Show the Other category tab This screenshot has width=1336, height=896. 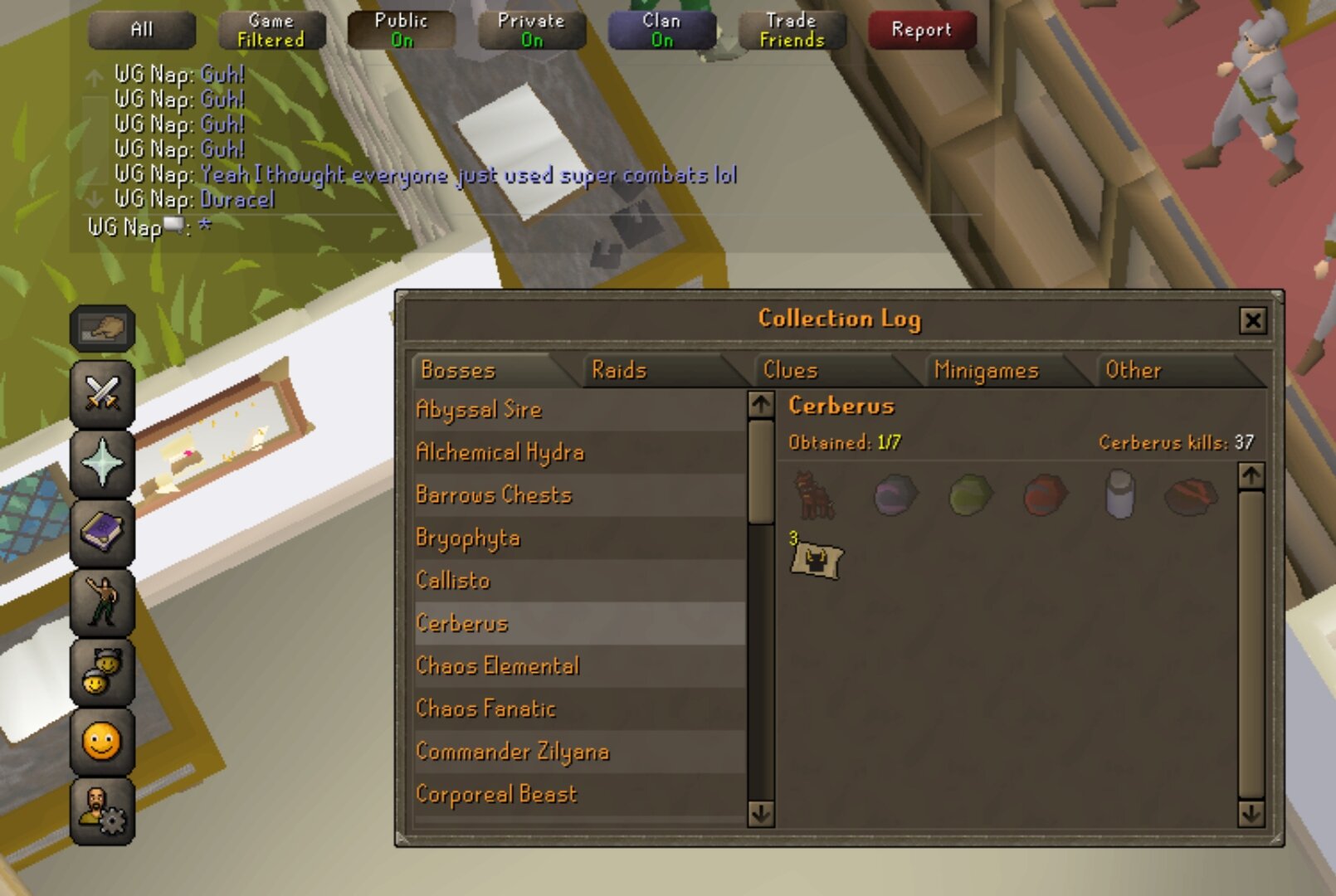(1133, 370)
